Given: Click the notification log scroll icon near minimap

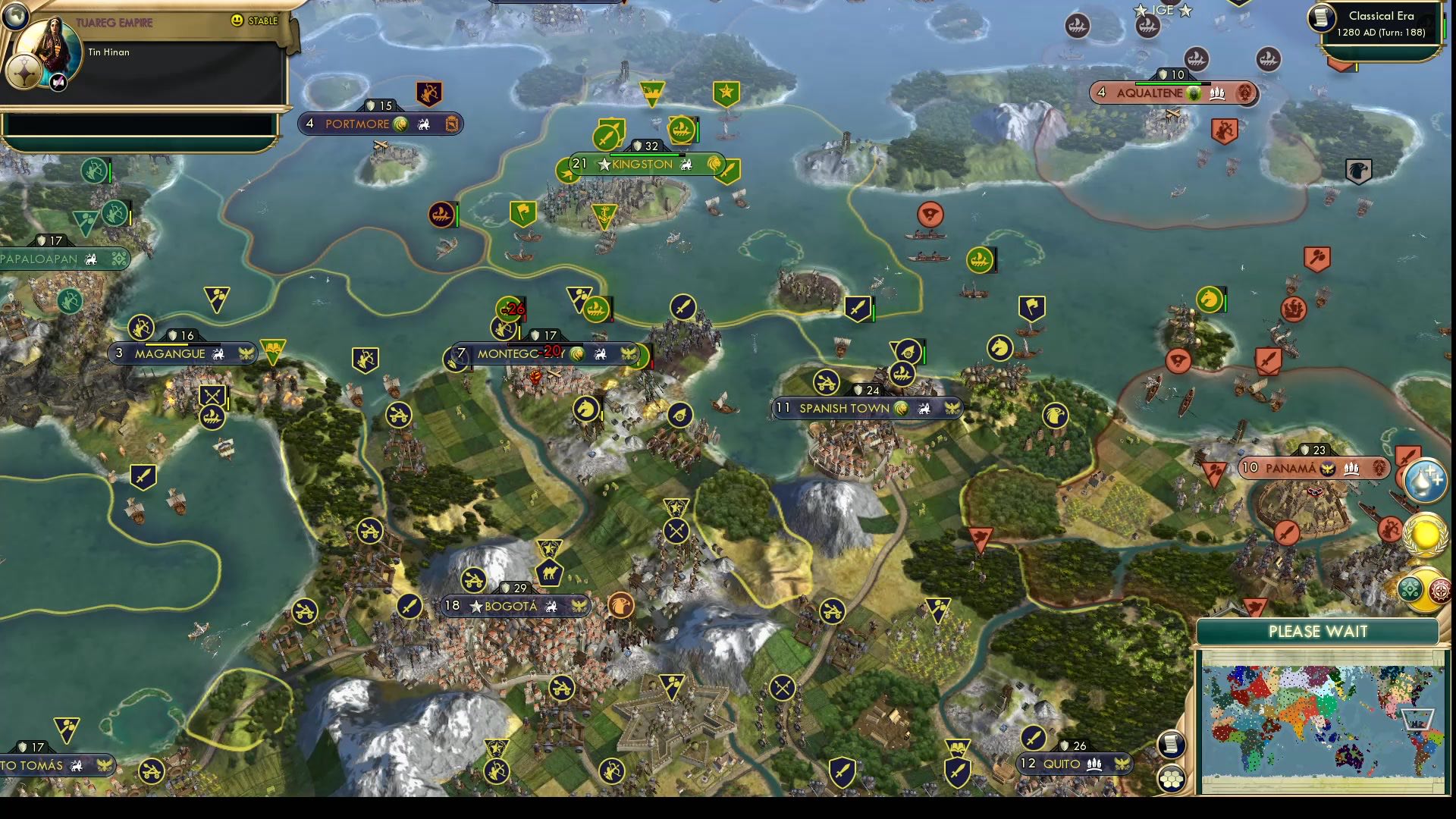Looking at the screenshot, I should coord(1170,743).
